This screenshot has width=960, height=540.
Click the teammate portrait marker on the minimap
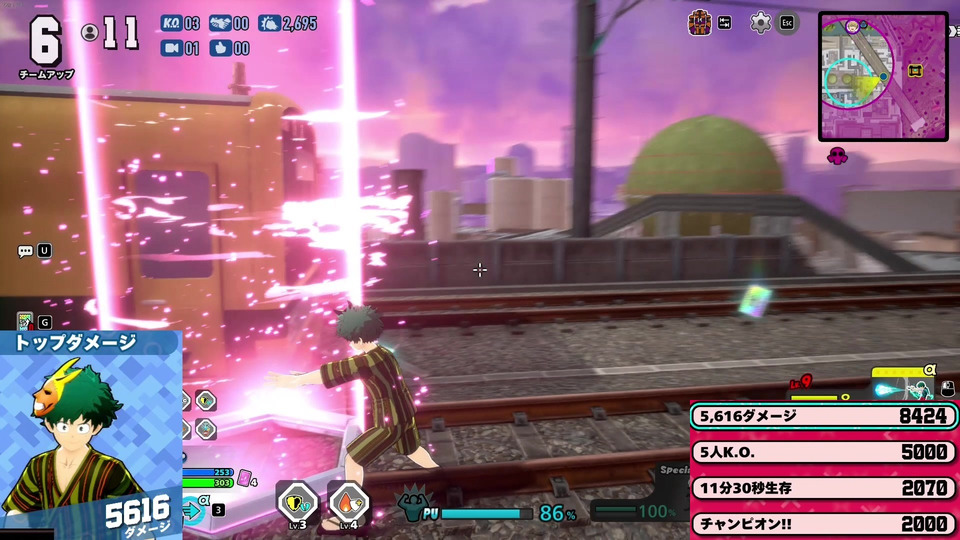(x=853, y=26)
